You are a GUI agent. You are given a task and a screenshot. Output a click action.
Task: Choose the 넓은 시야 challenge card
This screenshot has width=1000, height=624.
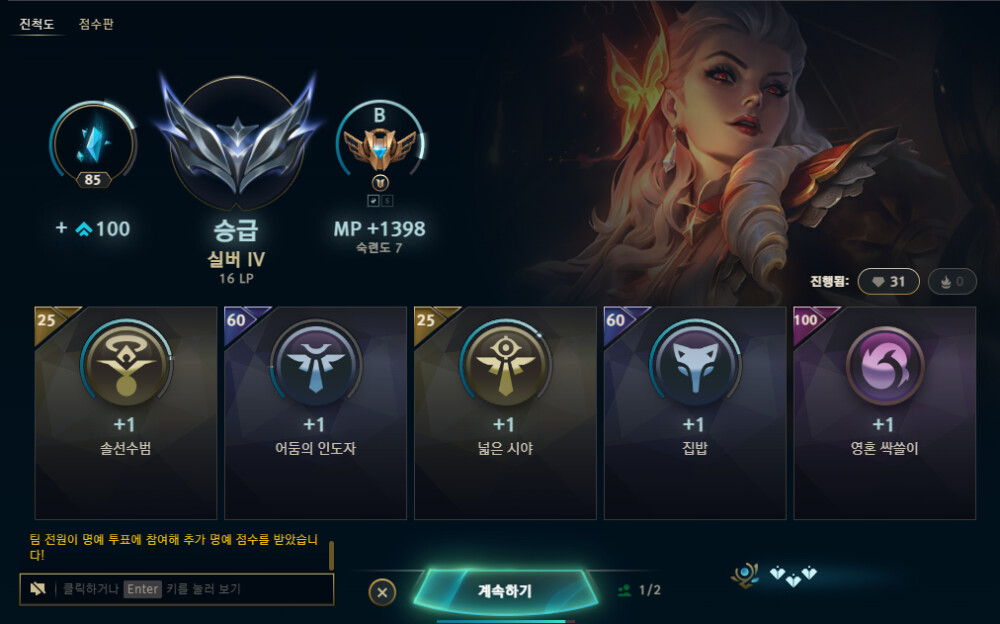505,412
